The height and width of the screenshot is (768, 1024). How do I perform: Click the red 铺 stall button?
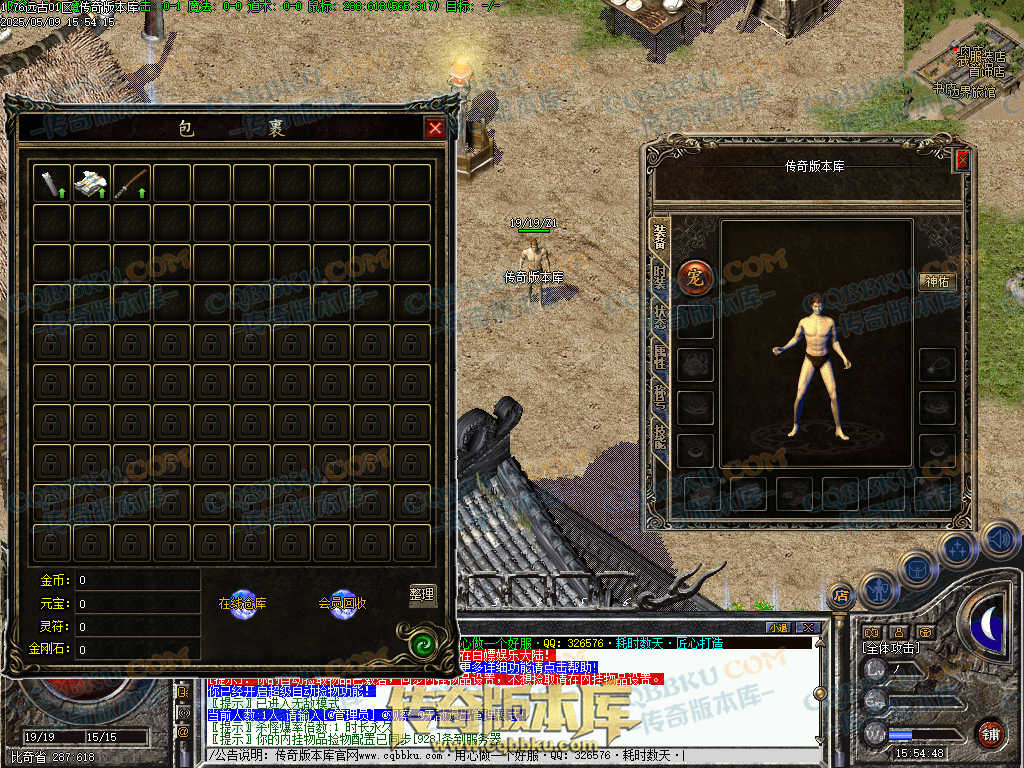coord(991,734)
